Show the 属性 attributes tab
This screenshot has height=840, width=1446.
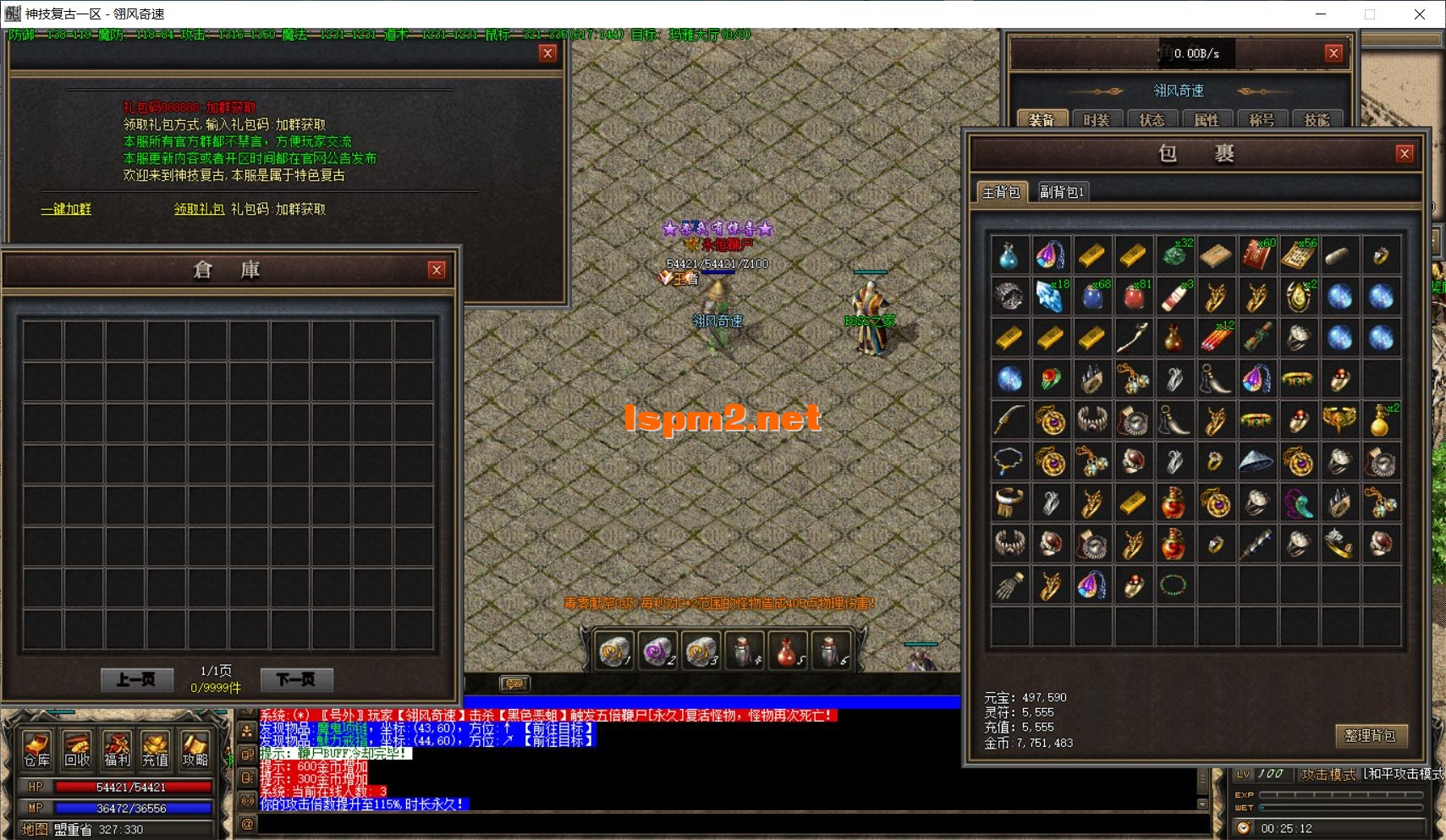[1206, 120]
